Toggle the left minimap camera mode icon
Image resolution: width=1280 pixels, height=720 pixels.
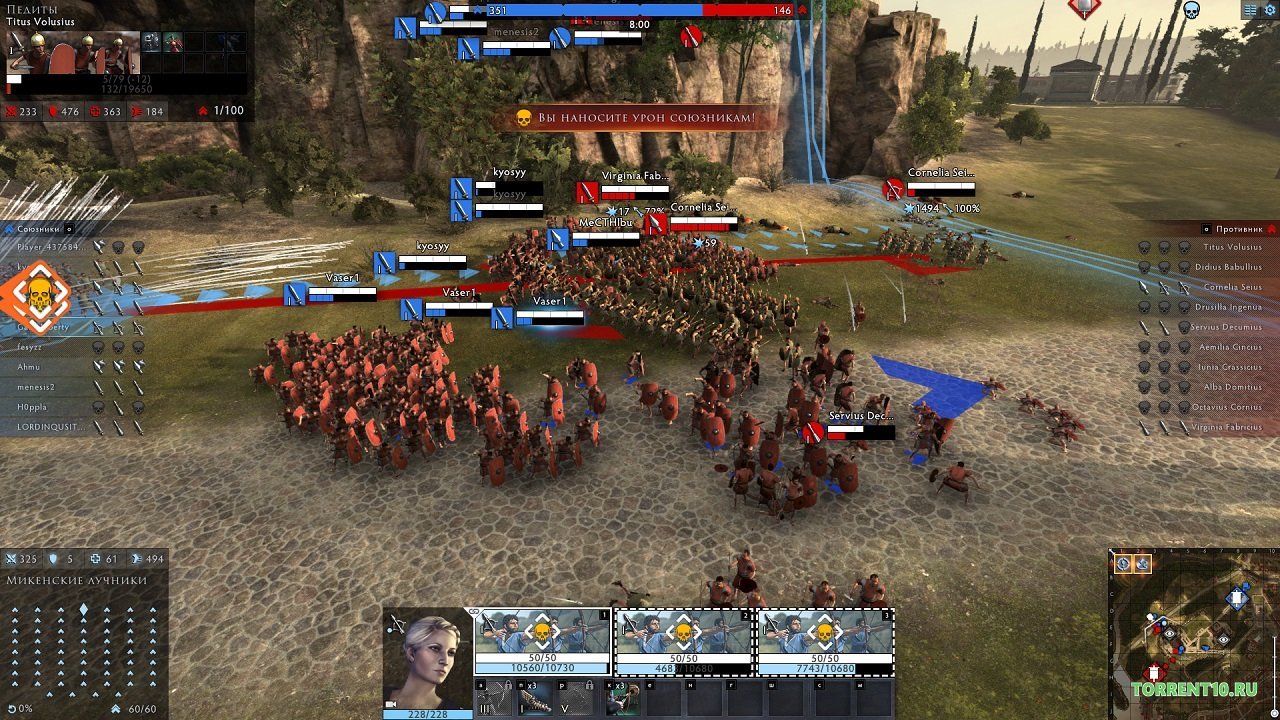coord(1122,563)
